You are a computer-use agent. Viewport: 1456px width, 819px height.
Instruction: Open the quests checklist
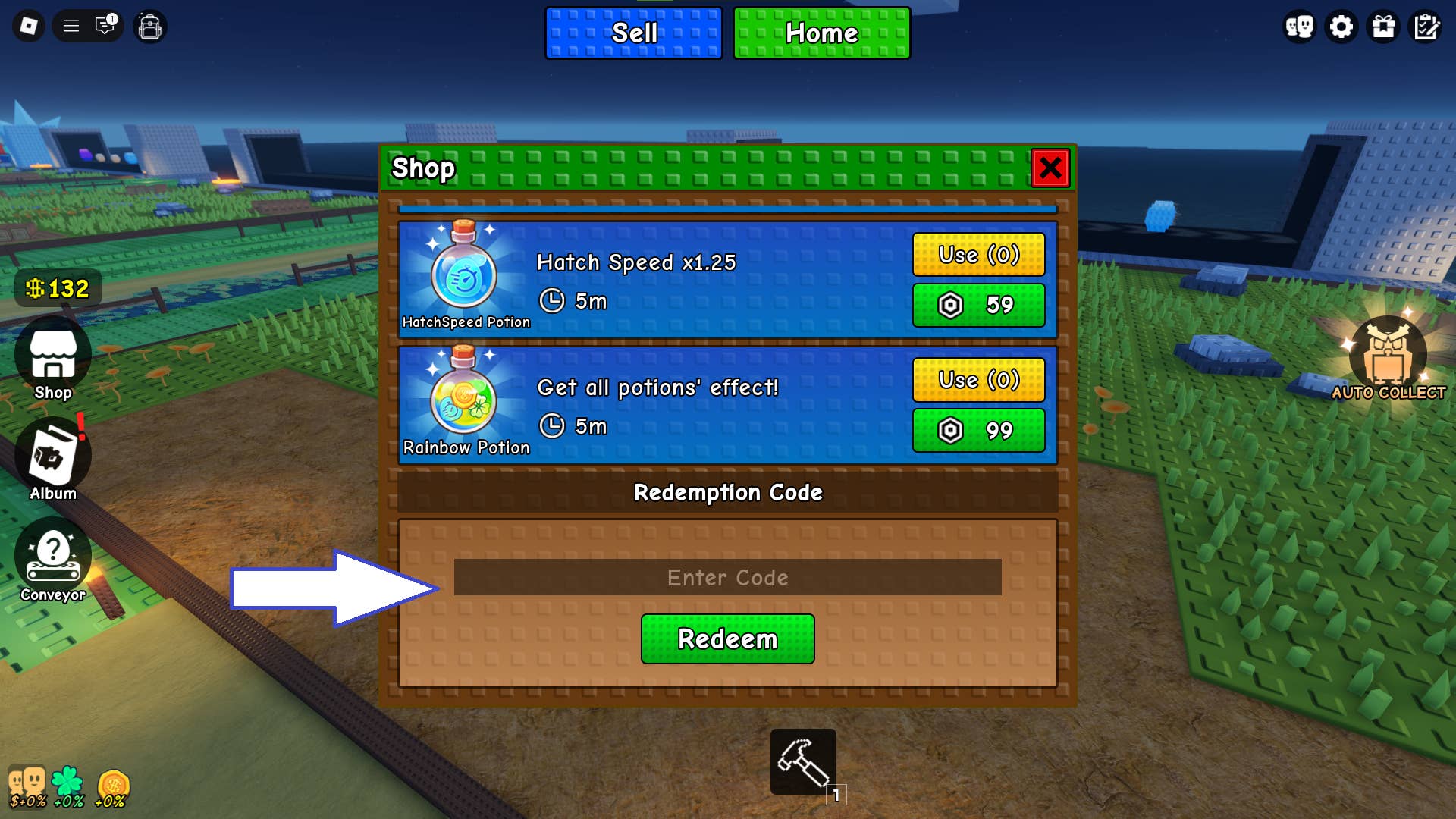(1426, 26)
